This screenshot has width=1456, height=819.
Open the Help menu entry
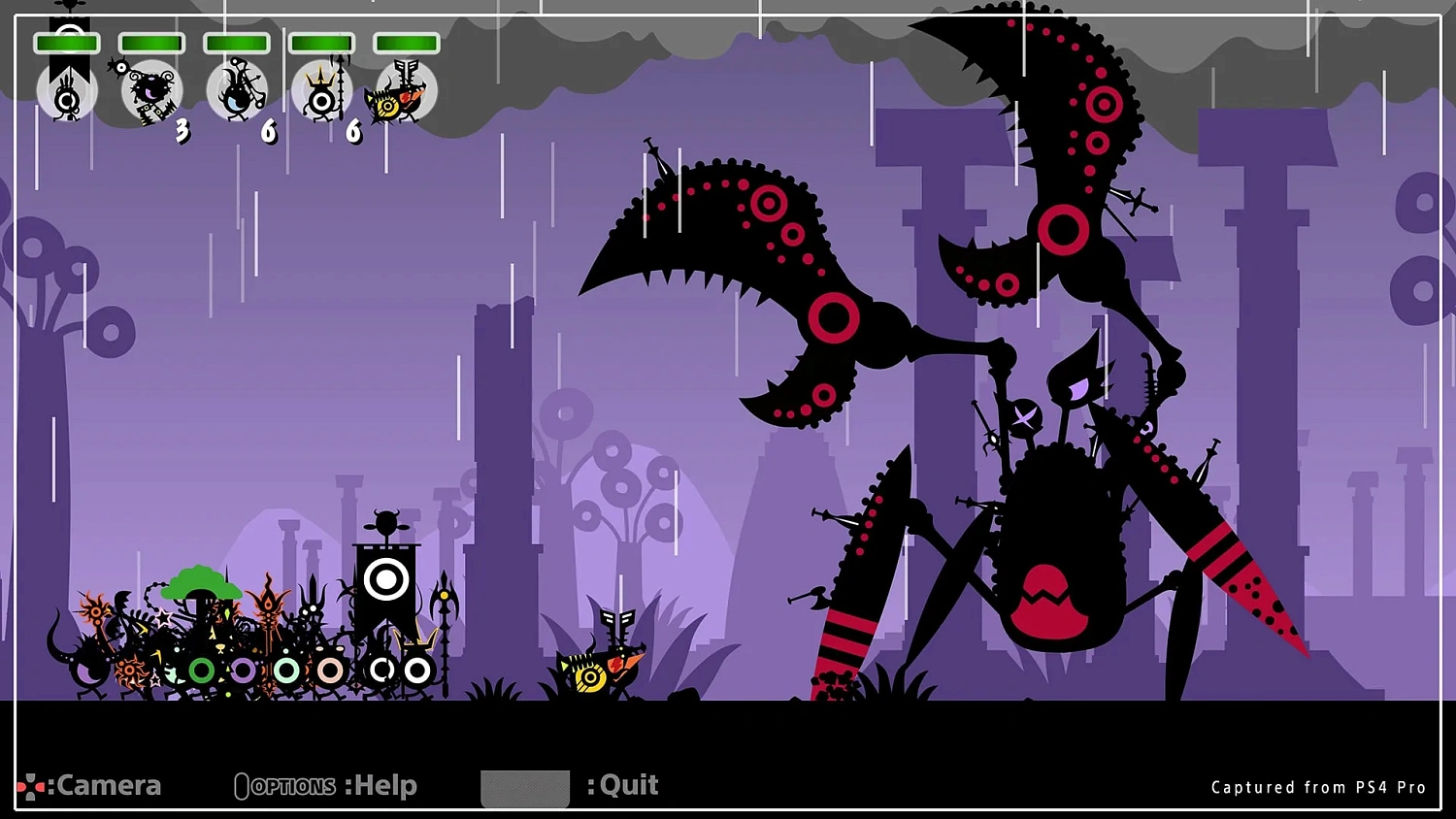point(383,785)
